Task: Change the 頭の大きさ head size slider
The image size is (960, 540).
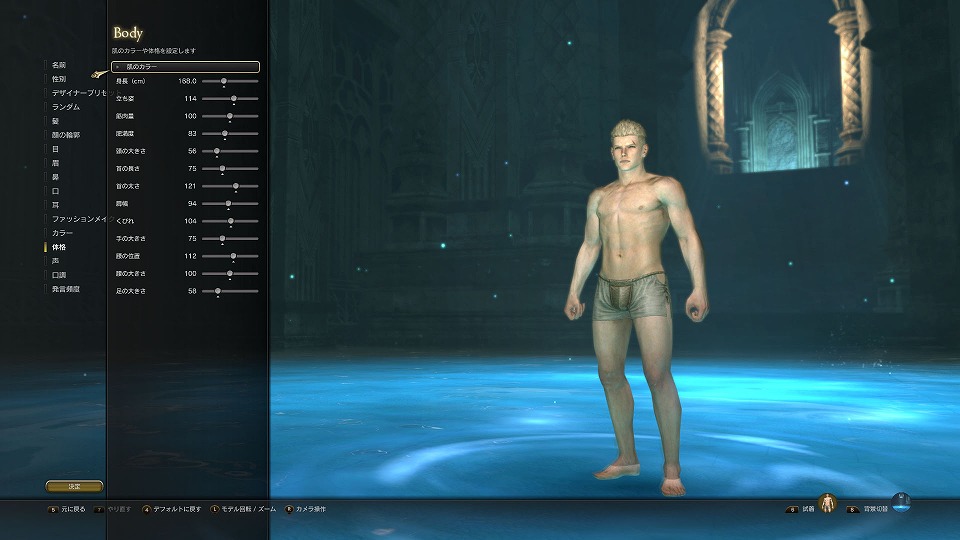Action: click(217, 151)
